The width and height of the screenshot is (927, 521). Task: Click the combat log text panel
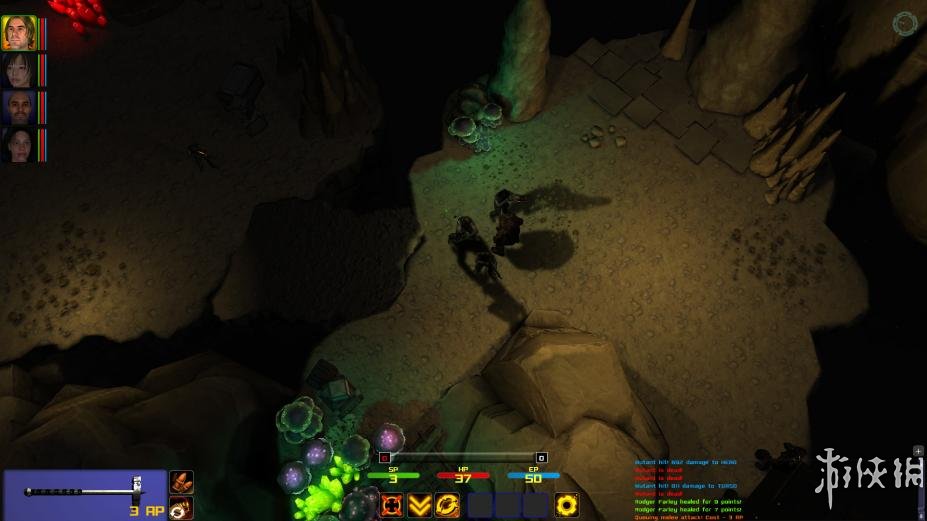point(700,488)
